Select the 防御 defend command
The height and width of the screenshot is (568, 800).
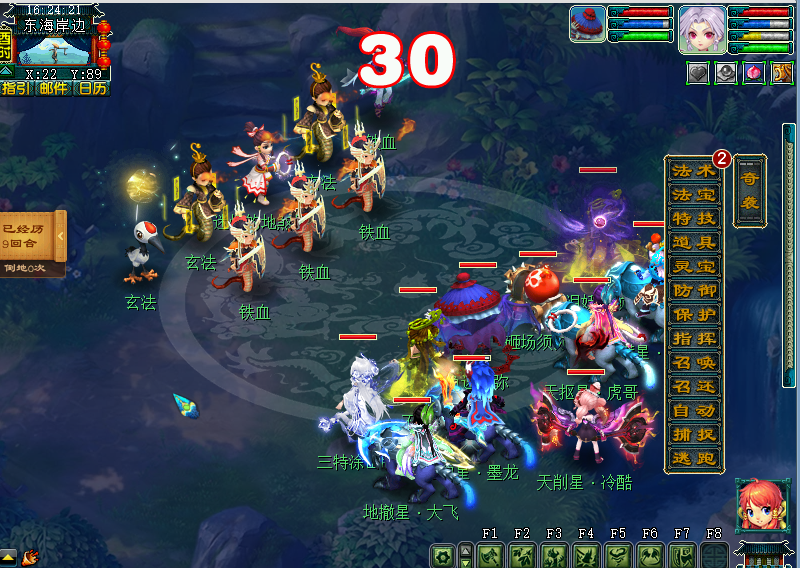[x=694, y=290]
